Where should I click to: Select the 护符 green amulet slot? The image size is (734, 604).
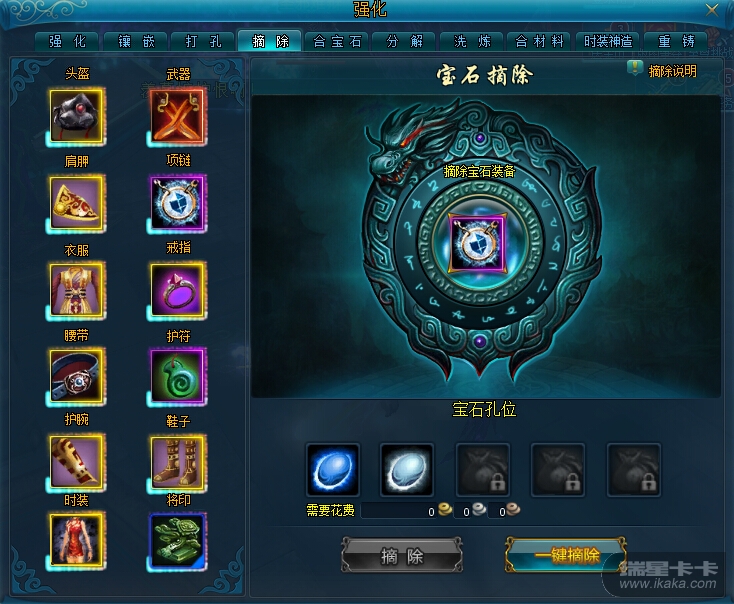click(178, 376)
